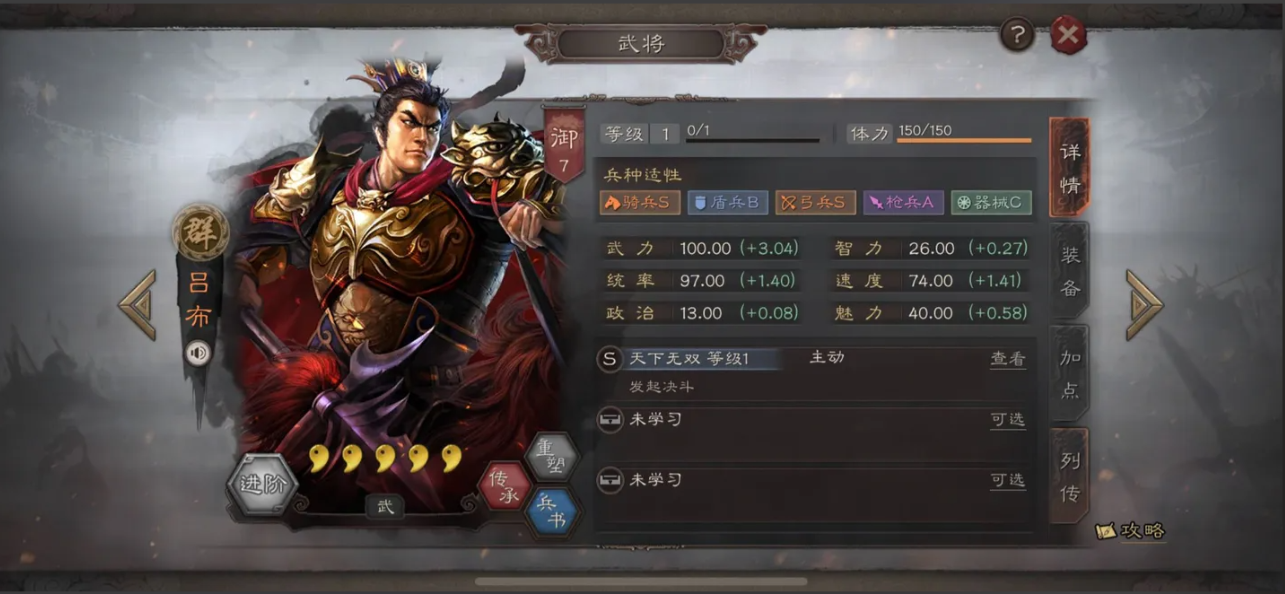Show the 列传 tab
1285x594 pixels.
point(1069,476)
